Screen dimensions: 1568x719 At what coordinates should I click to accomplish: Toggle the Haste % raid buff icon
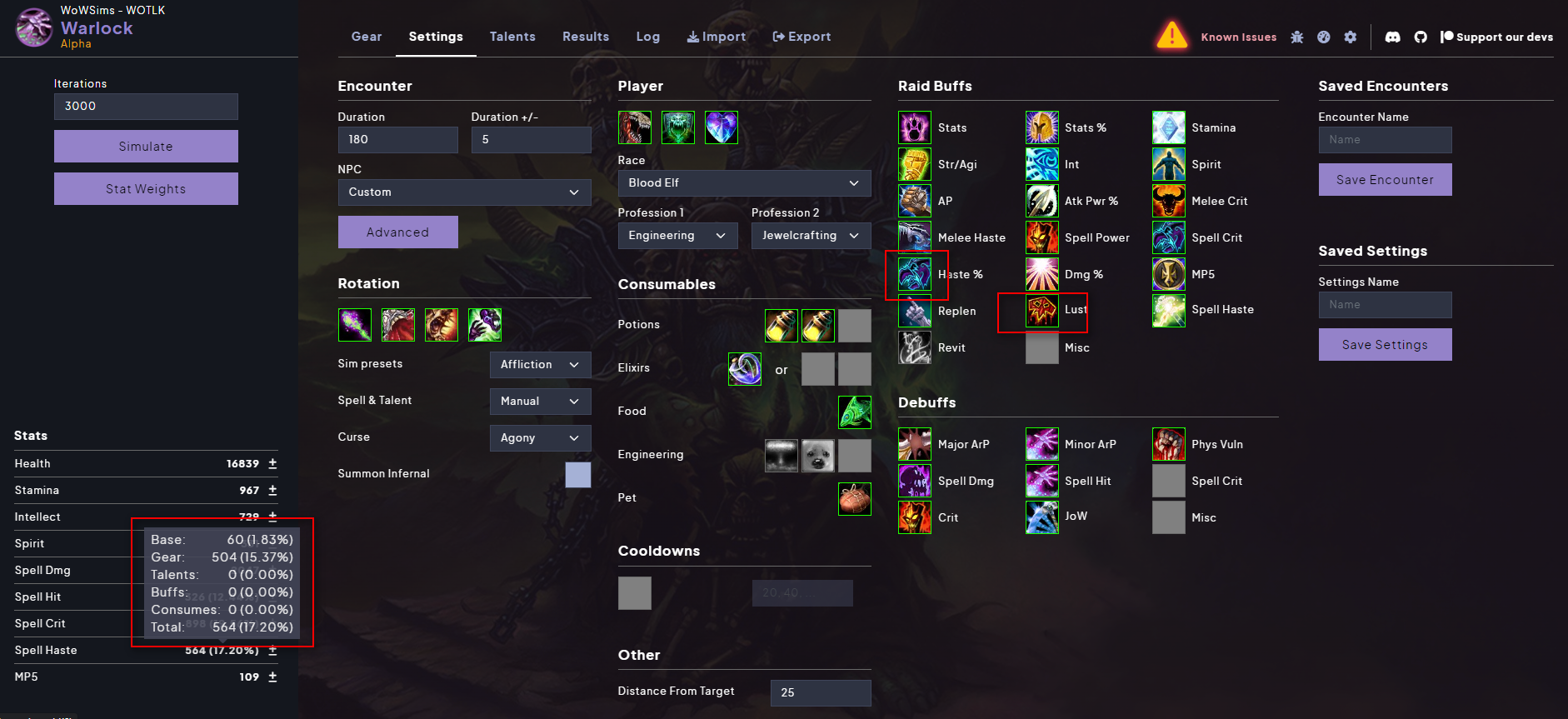(914, 274)
